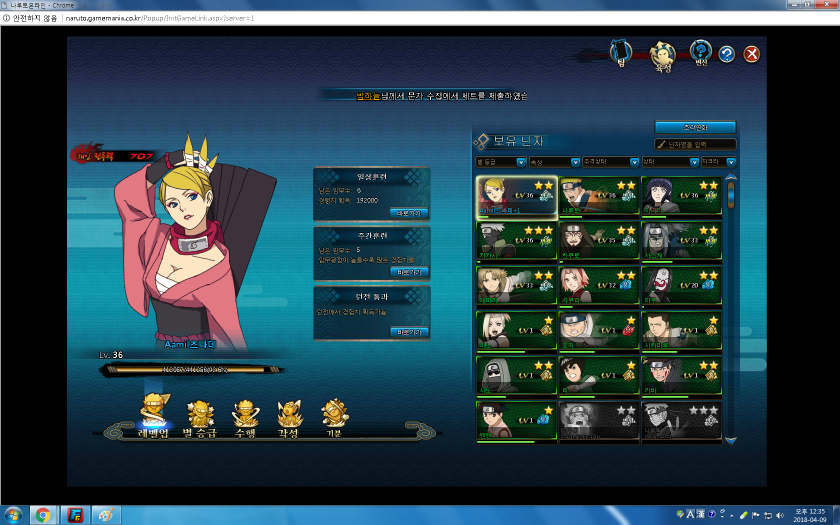Click the blue button above the search field

coord(695,128)
